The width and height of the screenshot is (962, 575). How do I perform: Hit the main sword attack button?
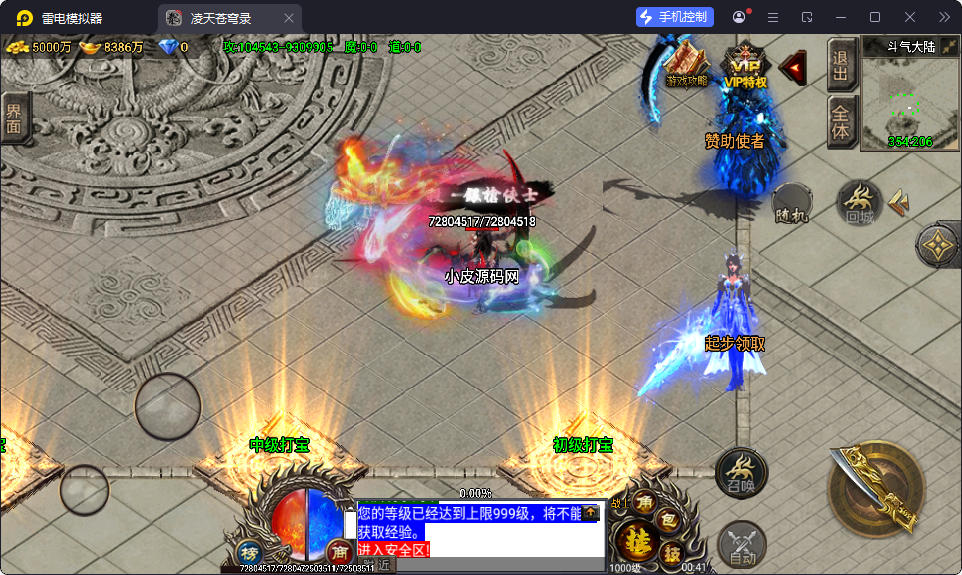tap(876, 488)
